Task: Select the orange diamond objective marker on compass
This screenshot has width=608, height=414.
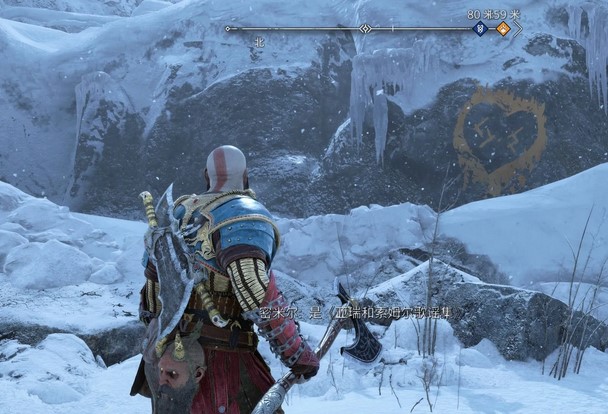Action: (503, 29)
